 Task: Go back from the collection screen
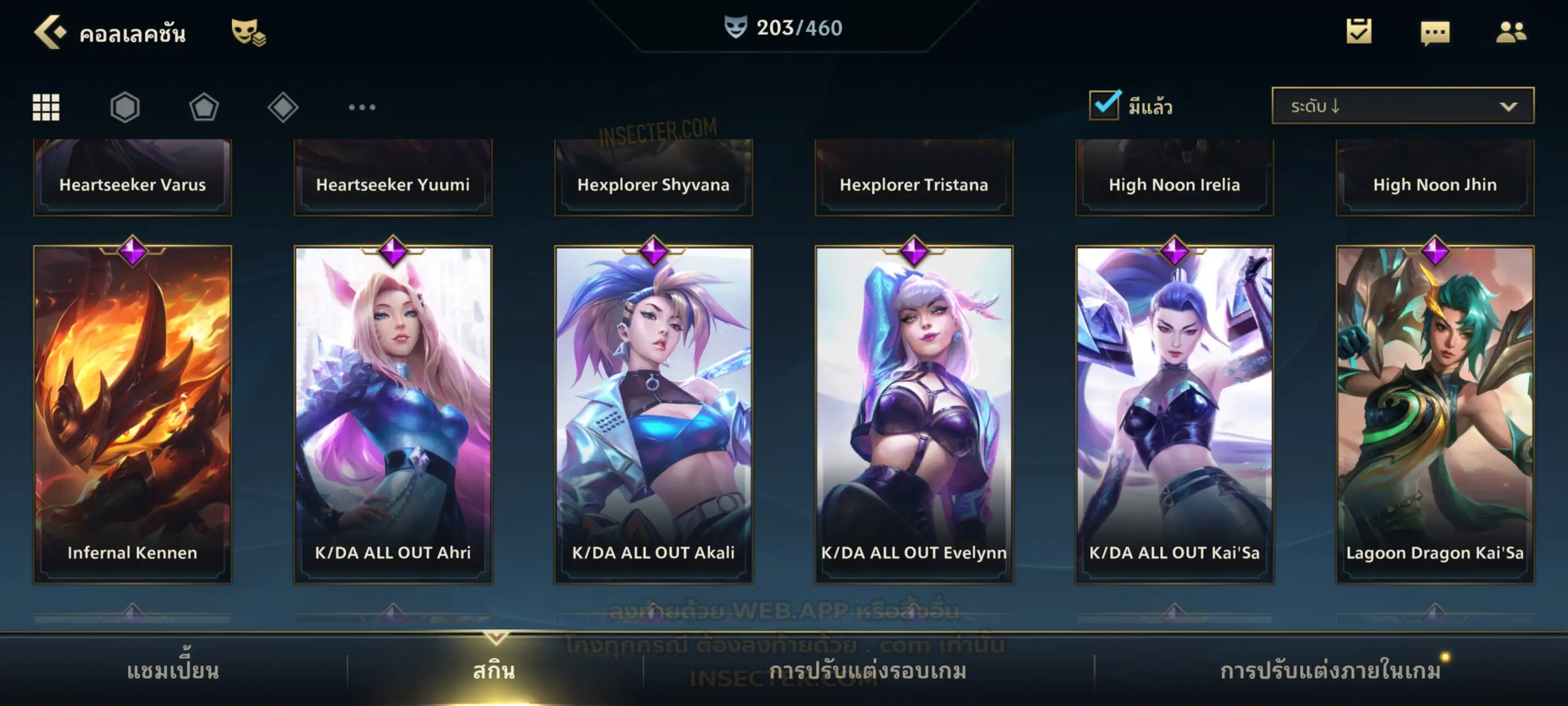(x=50, y=32)
